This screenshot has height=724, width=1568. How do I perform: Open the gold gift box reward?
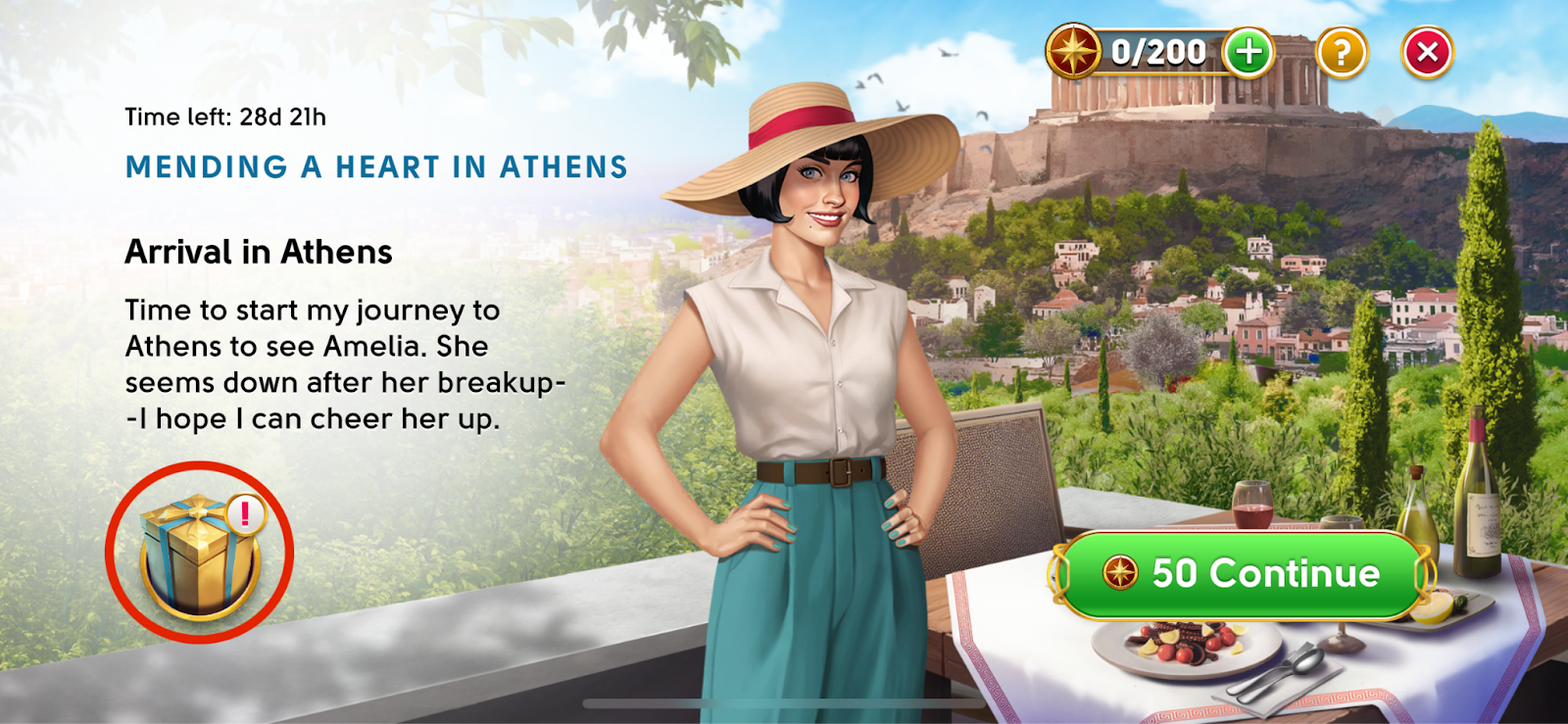tap(200, 554)
